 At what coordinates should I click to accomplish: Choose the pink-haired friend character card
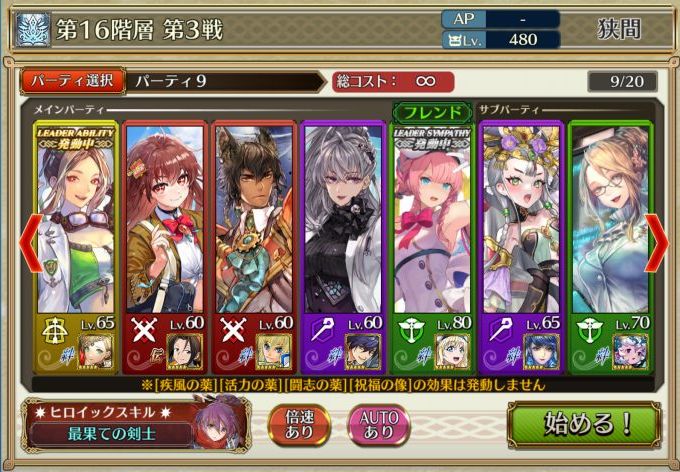(x=432, y=245)
